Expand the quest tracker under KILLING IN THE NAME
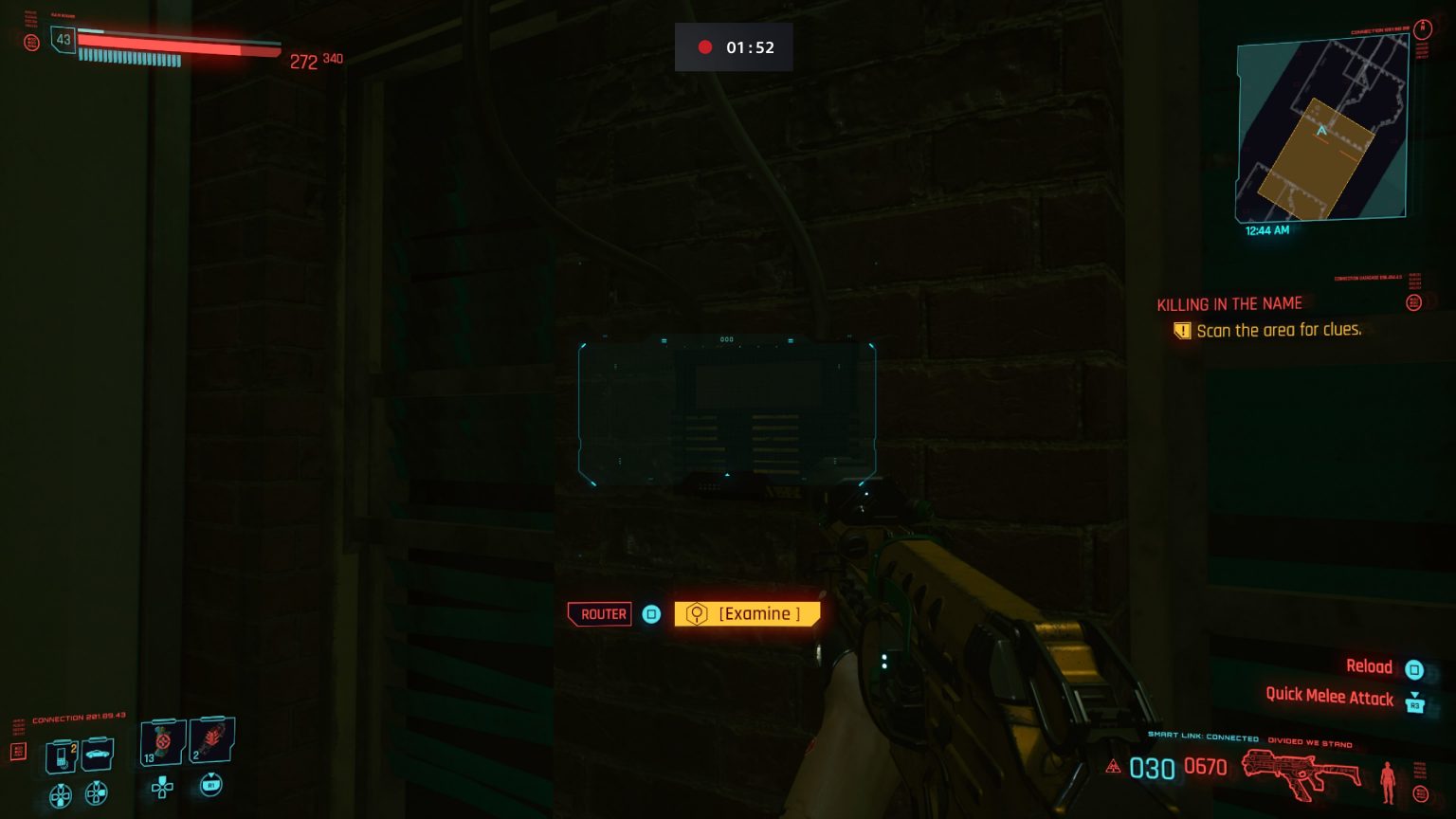Viewport: 1456px width, 819px height. [1415, 303]
